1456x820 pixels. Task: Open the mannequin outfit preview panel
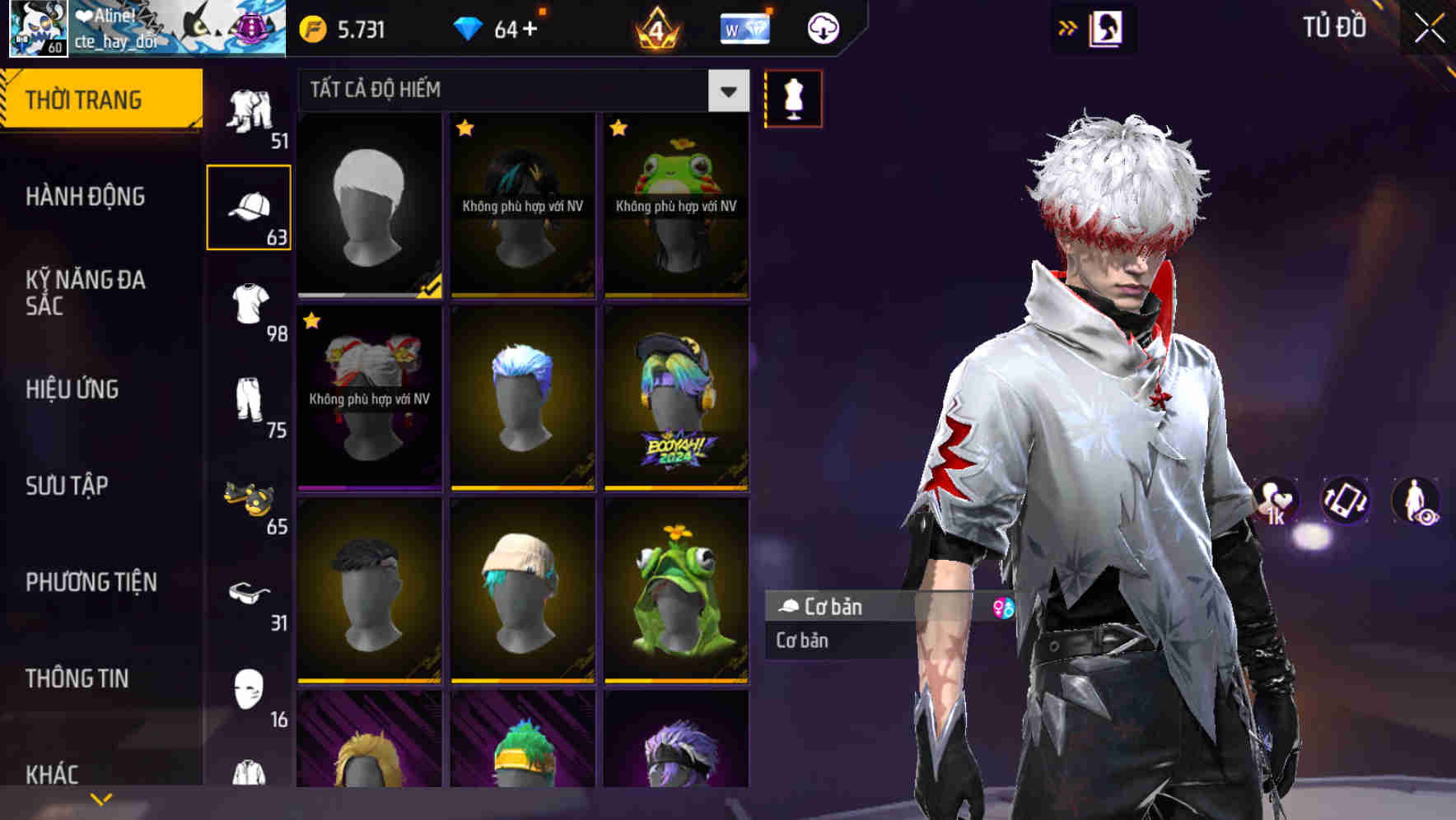792,98
